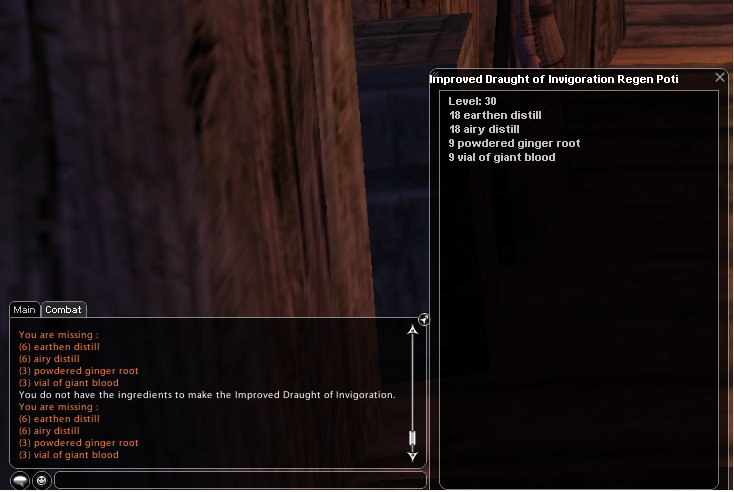734x492 pixels.
Task: Open the smiley face emote button
Action: 42,480
